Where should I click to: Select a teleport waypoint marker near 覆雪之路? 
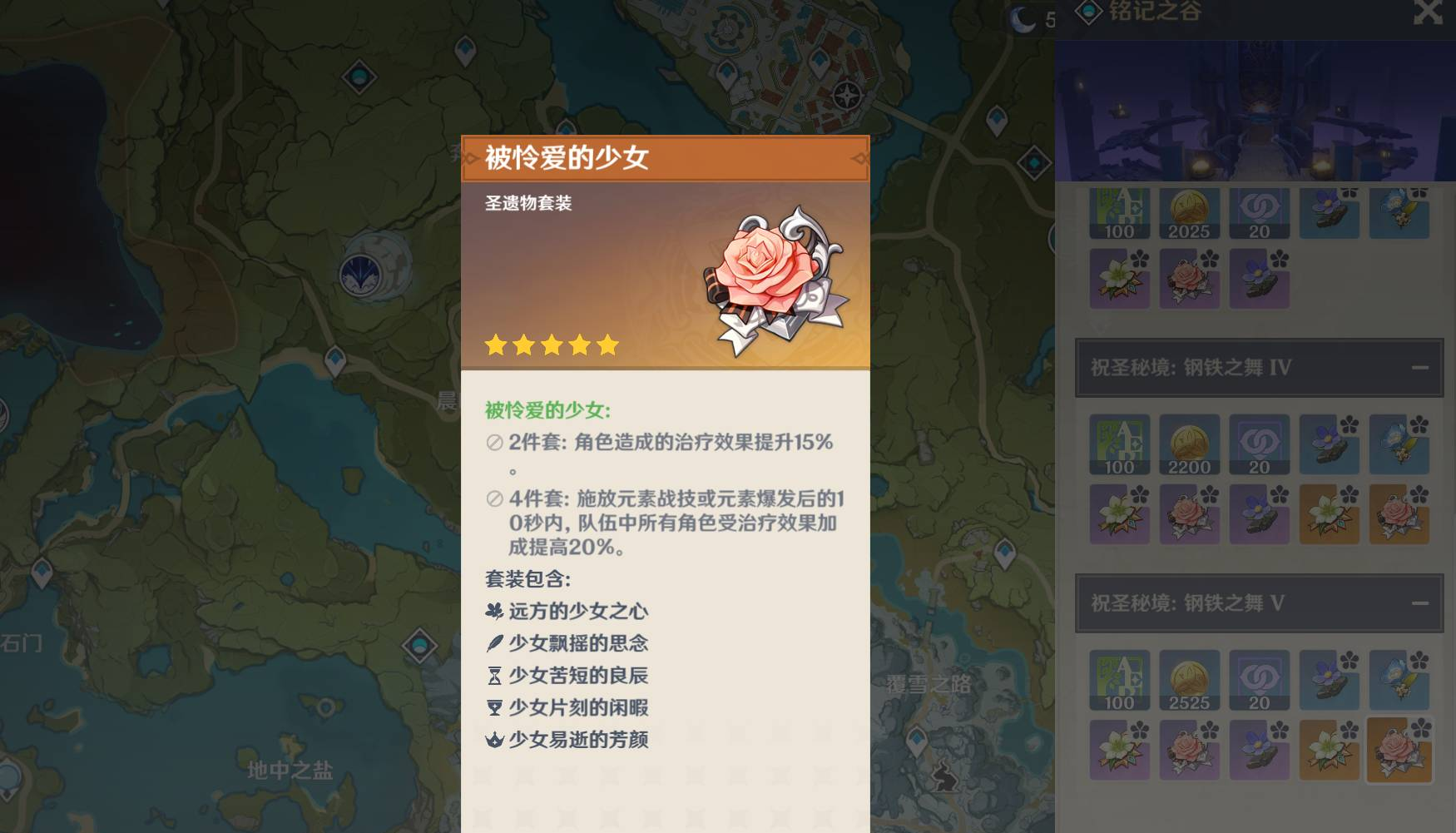click(917, 738)
